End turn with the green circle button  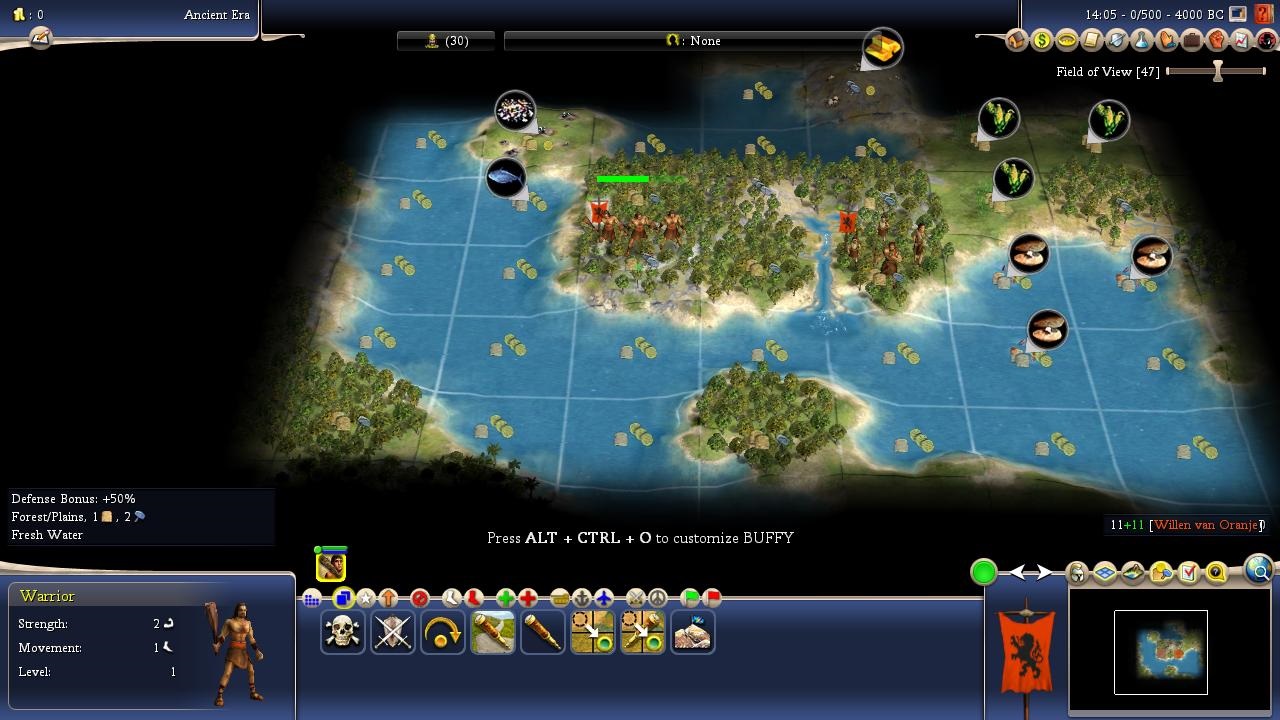(x=984, y=572)
